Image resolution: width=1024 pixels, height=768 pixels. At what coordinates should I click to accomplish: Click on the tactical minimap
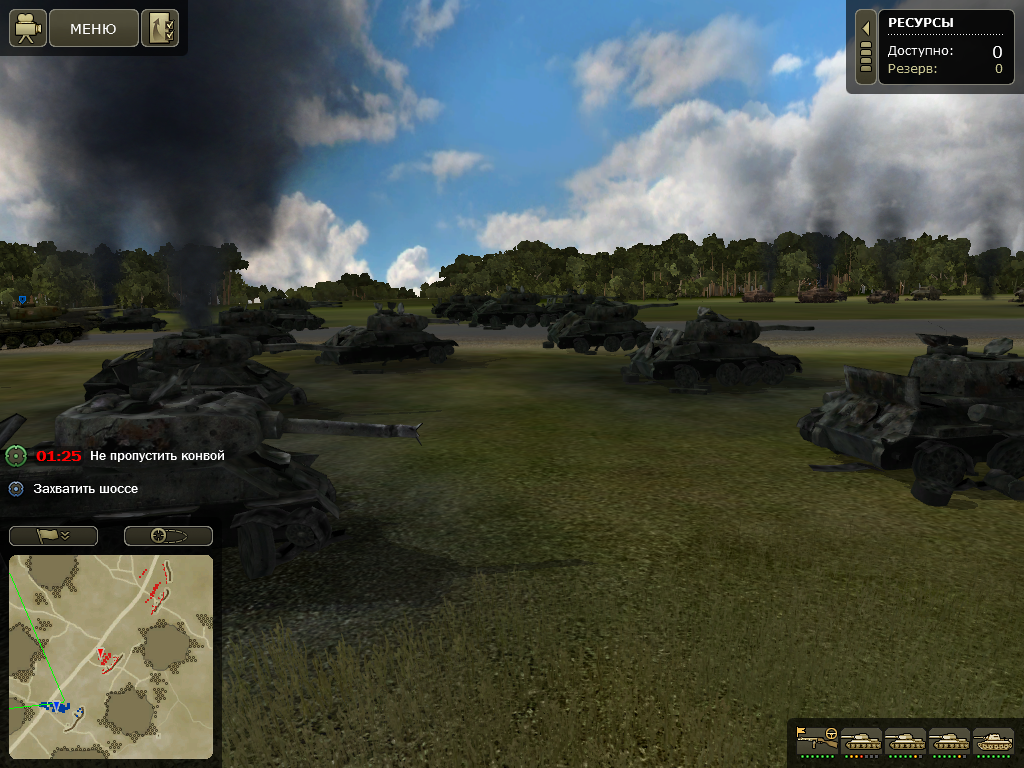click(111, 656)
